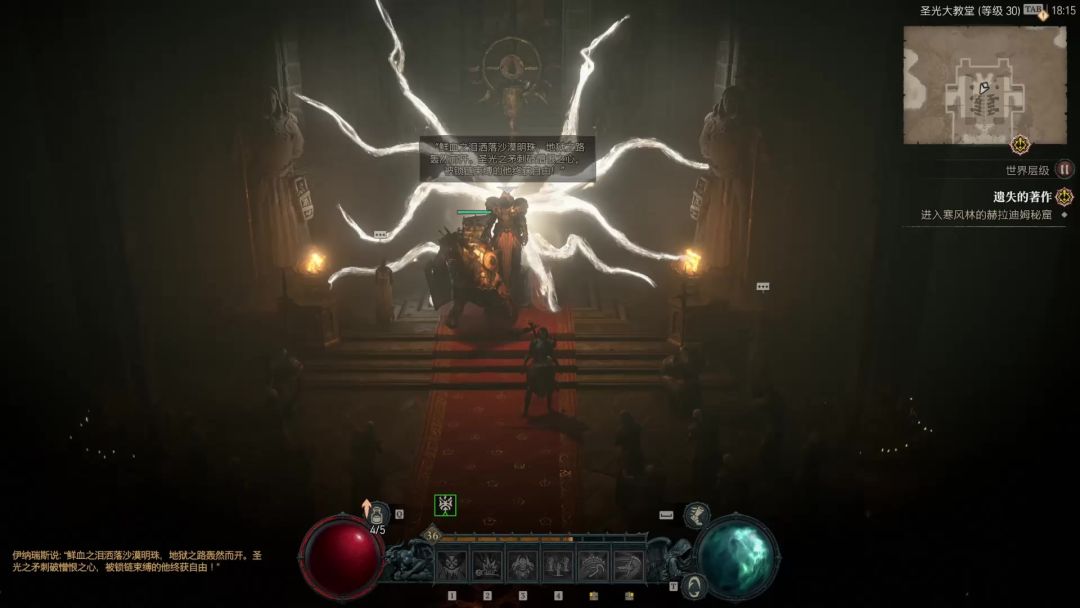Activate the hooded figure skill in slot three
This screenshot has height=608, width=1080.
coord(522,565)
